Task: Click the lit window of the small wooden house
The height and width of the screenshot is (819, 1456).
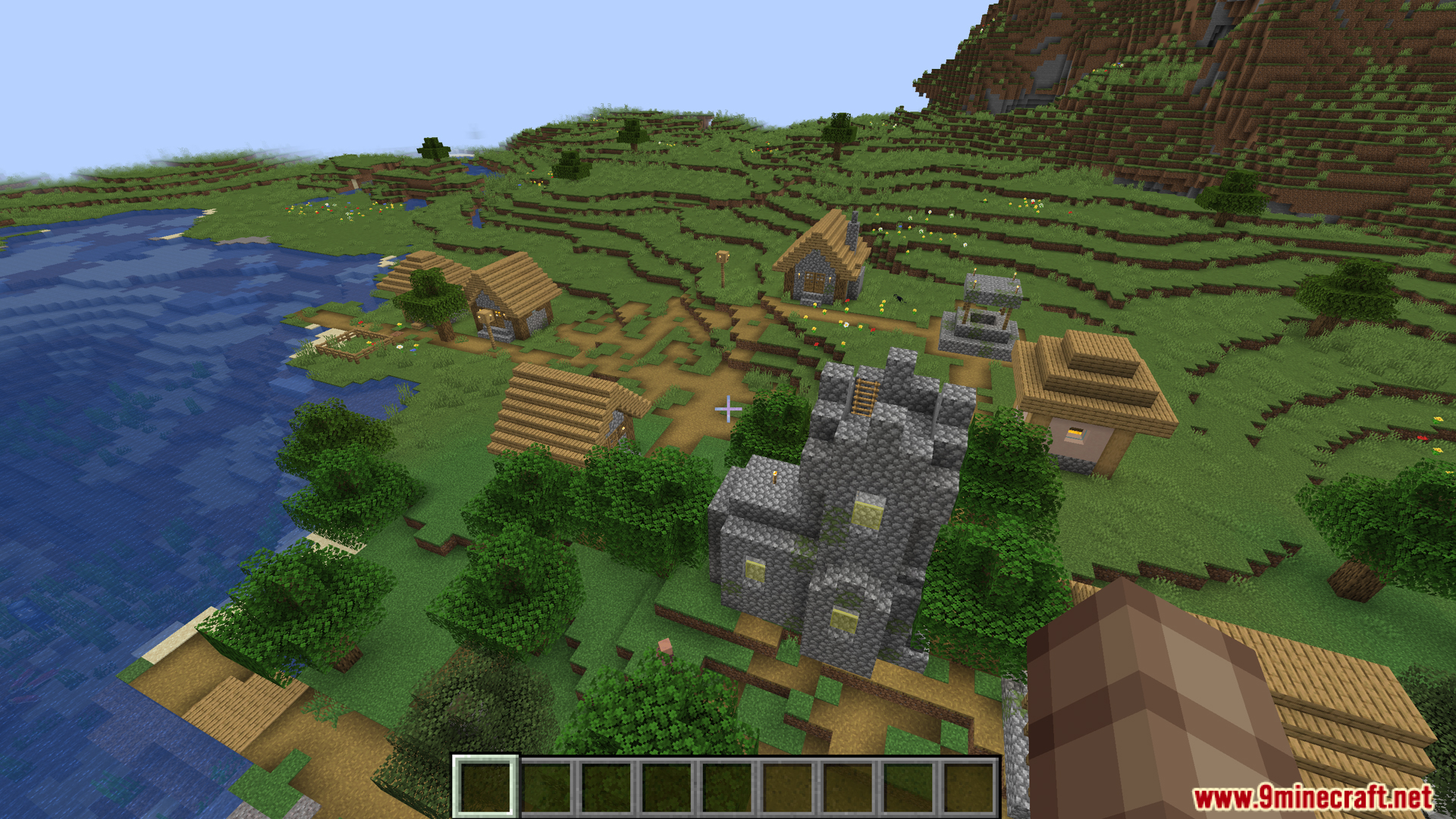Action: tap(500, 312)
